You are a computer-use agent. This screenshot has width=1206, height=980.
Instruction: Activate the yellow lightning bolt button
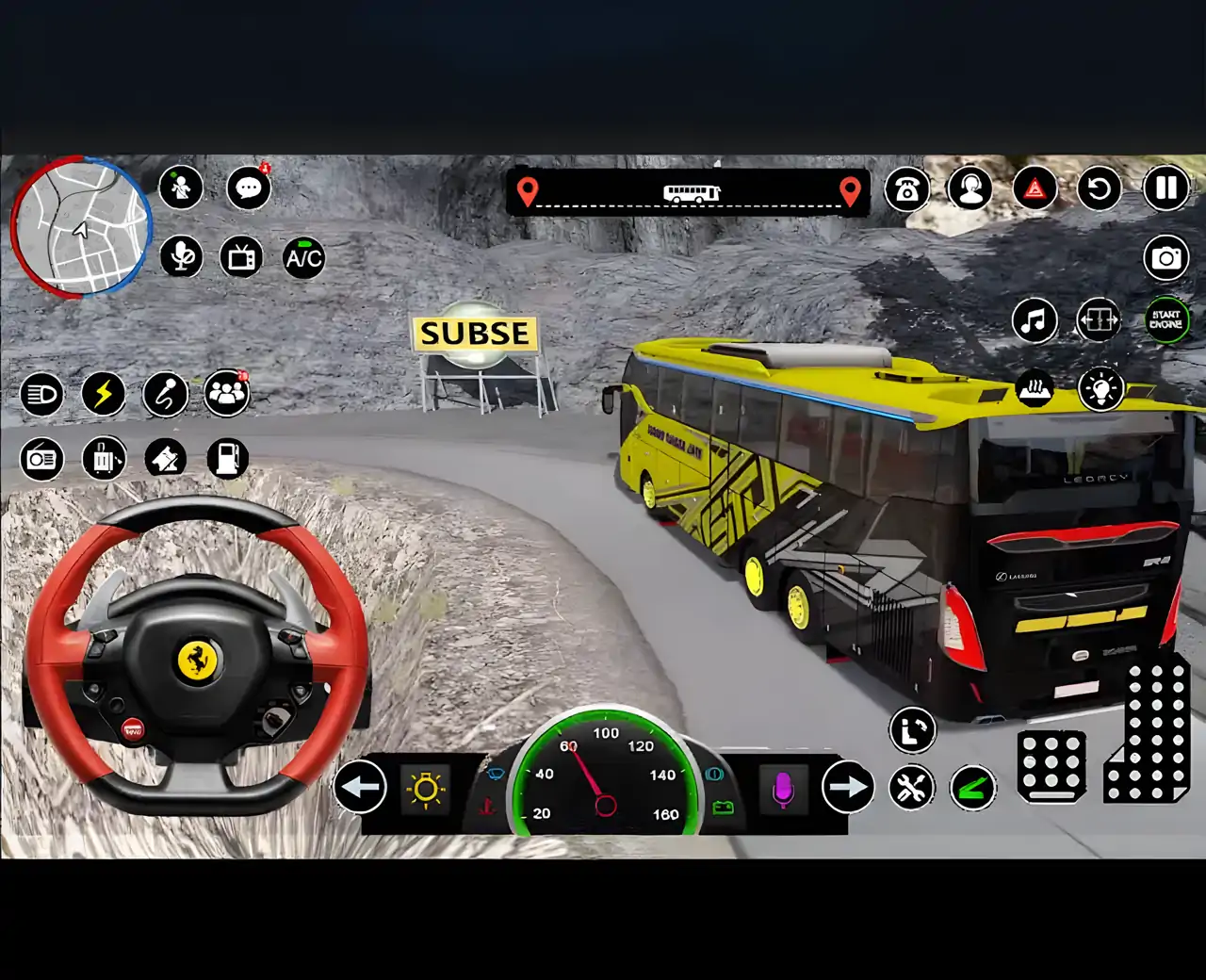pos(104,394)
